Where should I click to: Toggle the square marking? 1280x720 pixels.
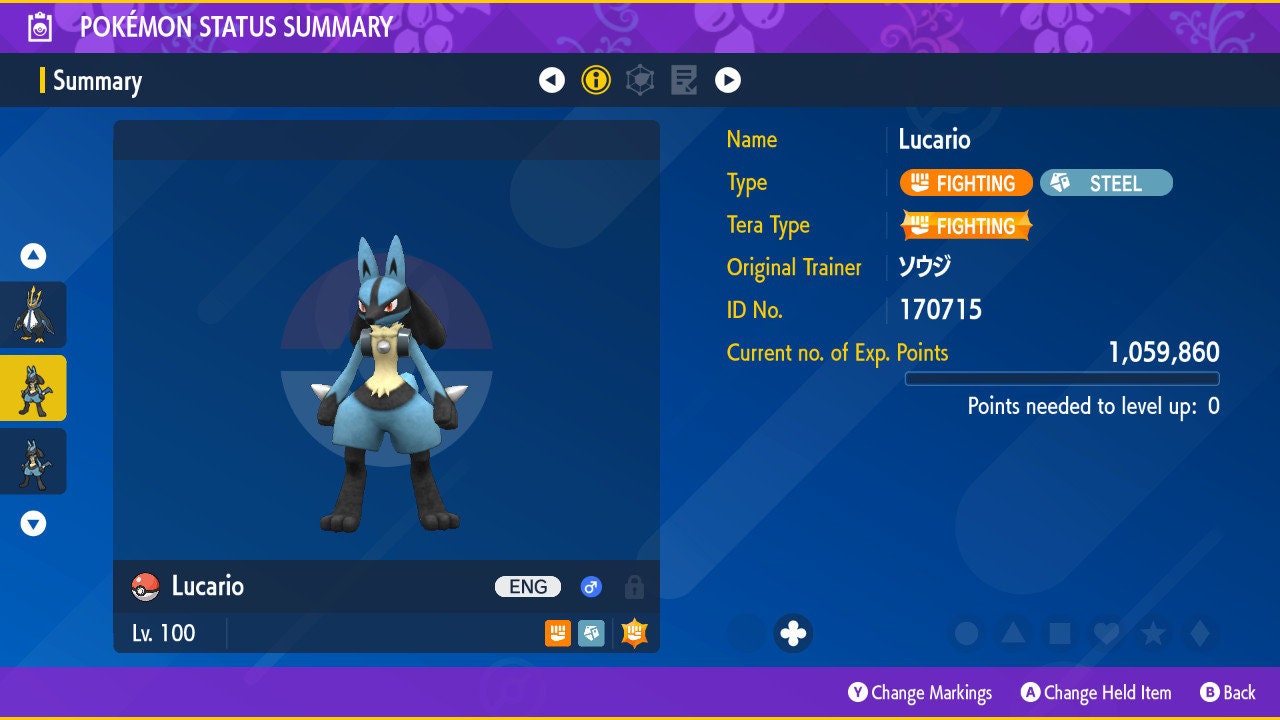coord(1059,633)
